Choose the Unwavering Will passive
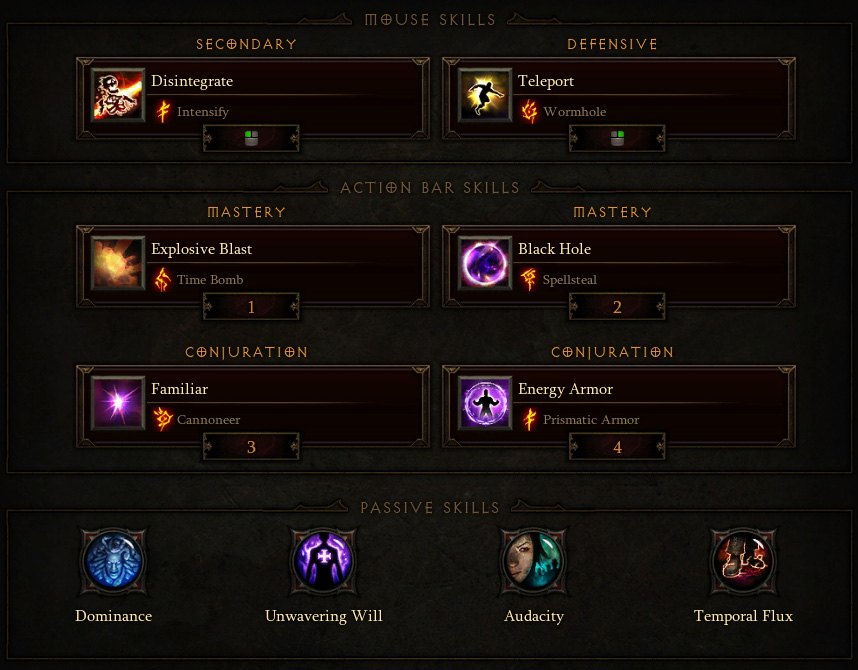Viewport: 858px width, 670px height. [x=323, y=561]
